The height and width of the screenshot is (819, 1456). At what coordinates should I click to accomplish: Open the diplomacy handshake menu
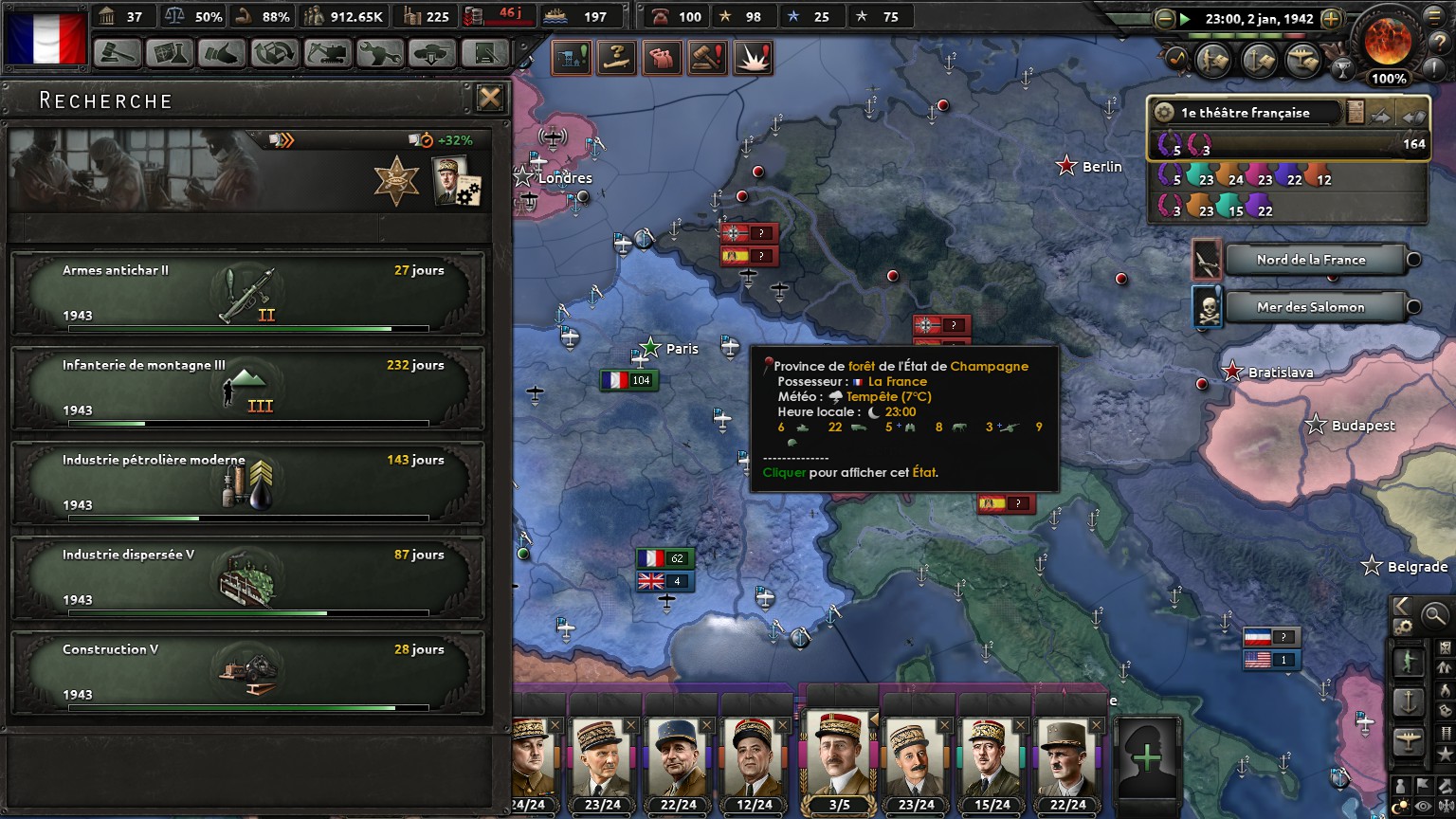coord(222,53)
